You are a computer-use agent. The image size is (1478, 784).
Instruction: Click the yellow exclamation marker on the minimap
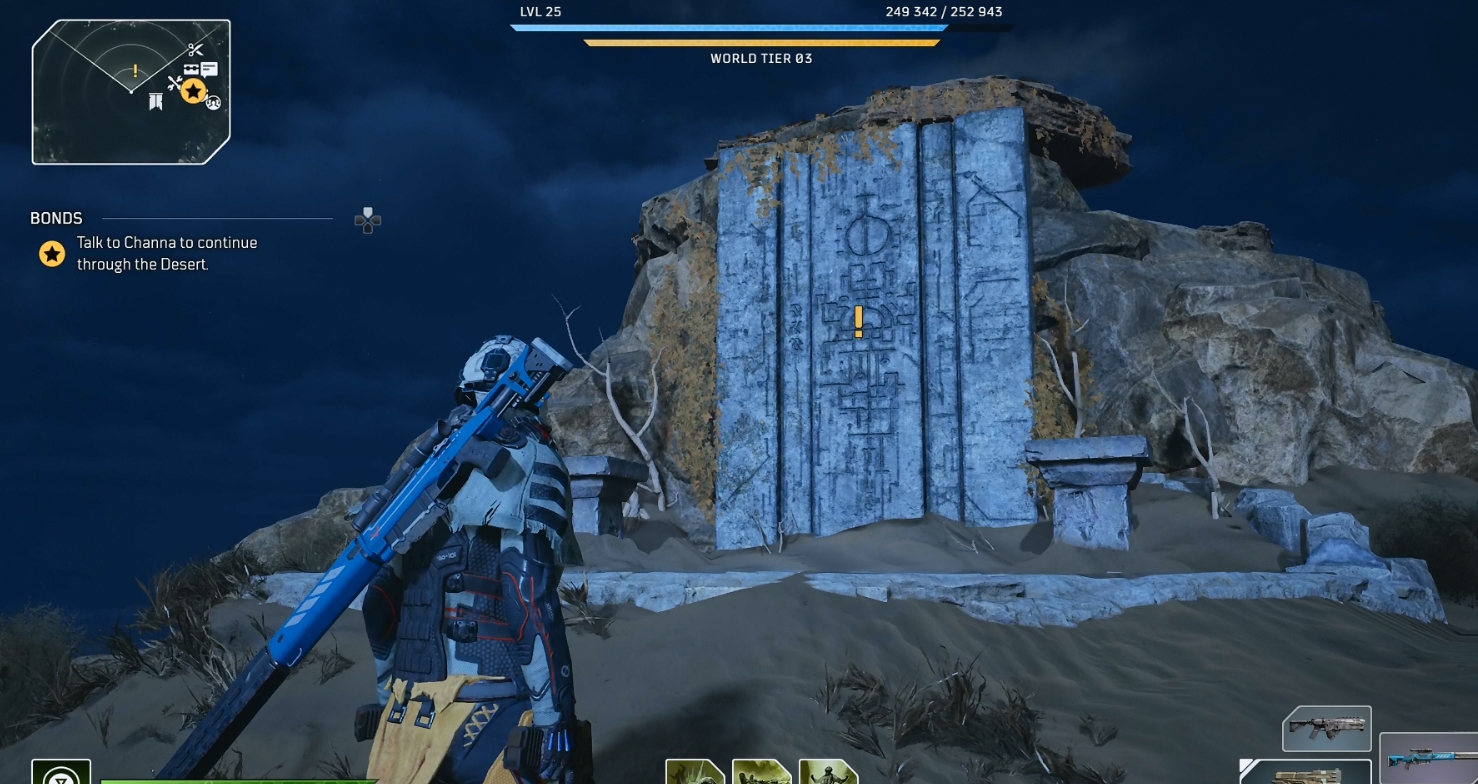tap(135, 70)
